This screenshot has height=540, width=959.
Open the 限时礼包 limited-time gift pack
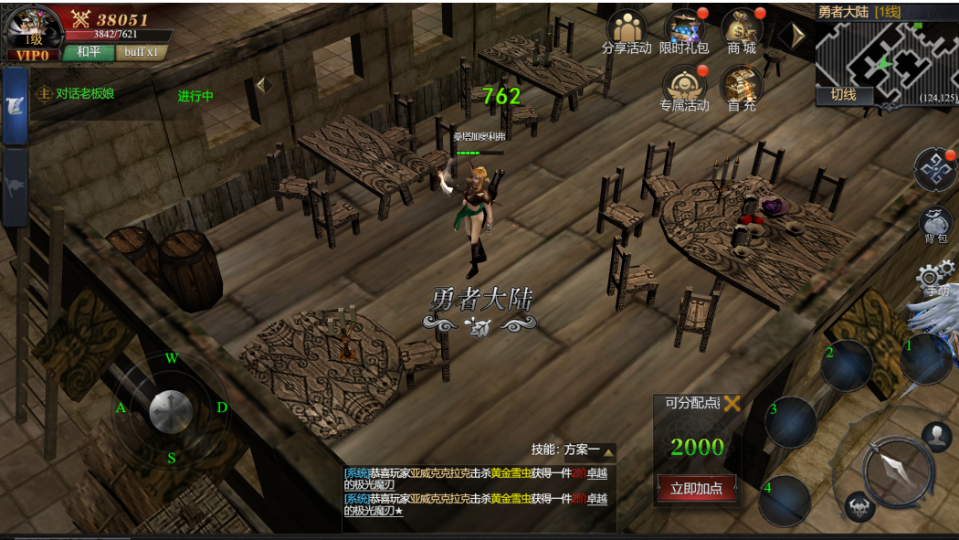[x=684, y=32]
